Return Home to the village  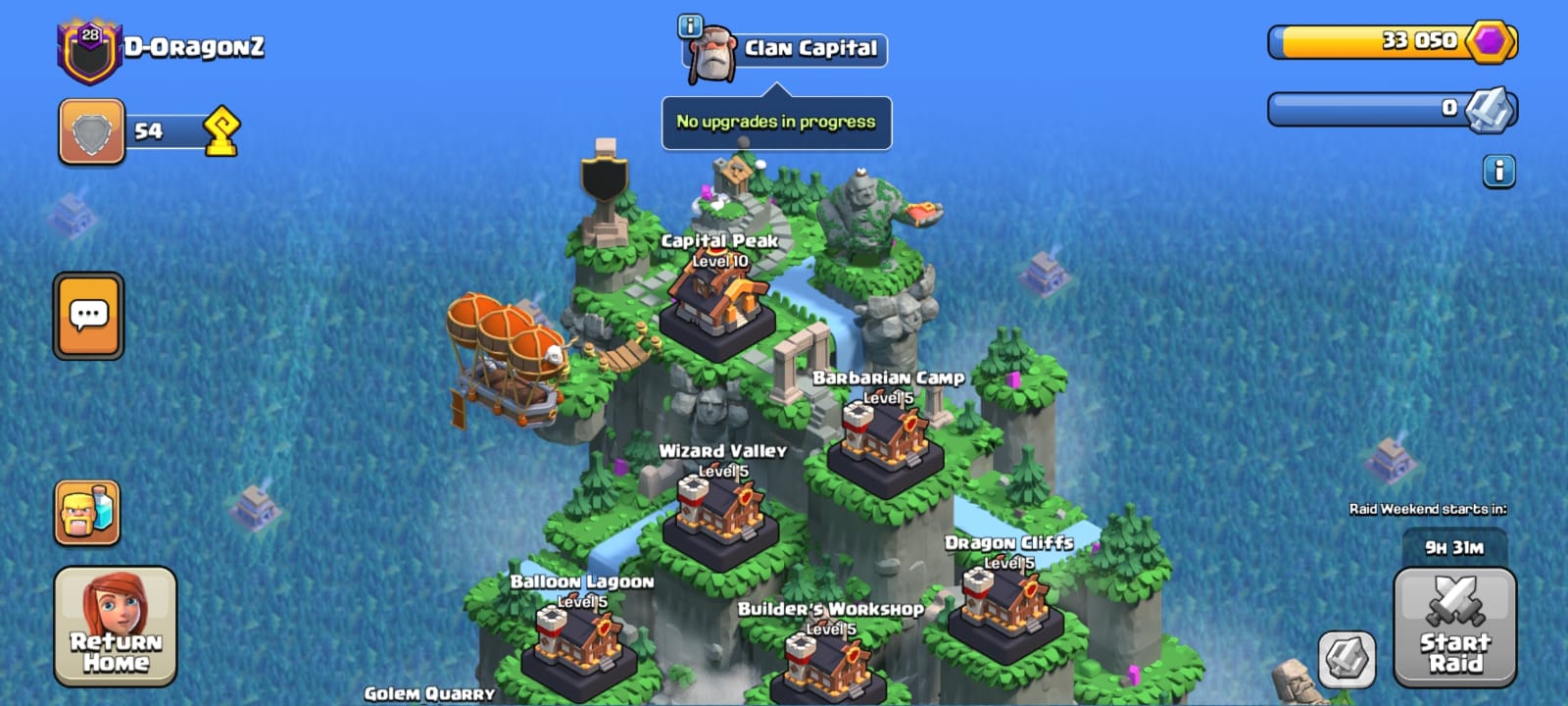coord(116,626)
